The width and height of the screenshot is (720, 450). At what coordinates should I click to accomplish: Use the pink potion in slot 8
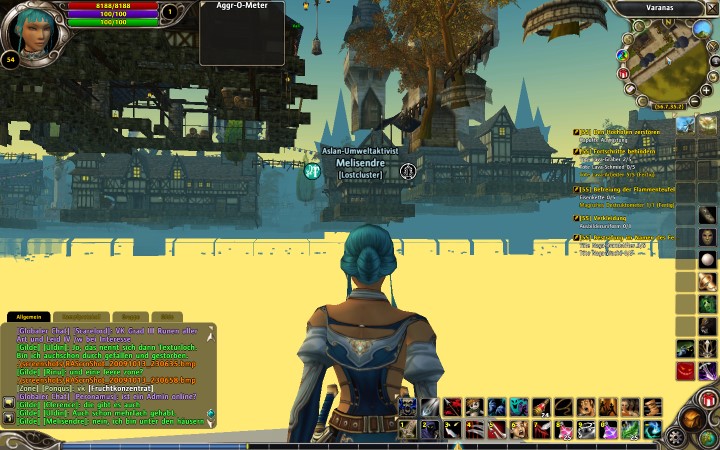563,428
